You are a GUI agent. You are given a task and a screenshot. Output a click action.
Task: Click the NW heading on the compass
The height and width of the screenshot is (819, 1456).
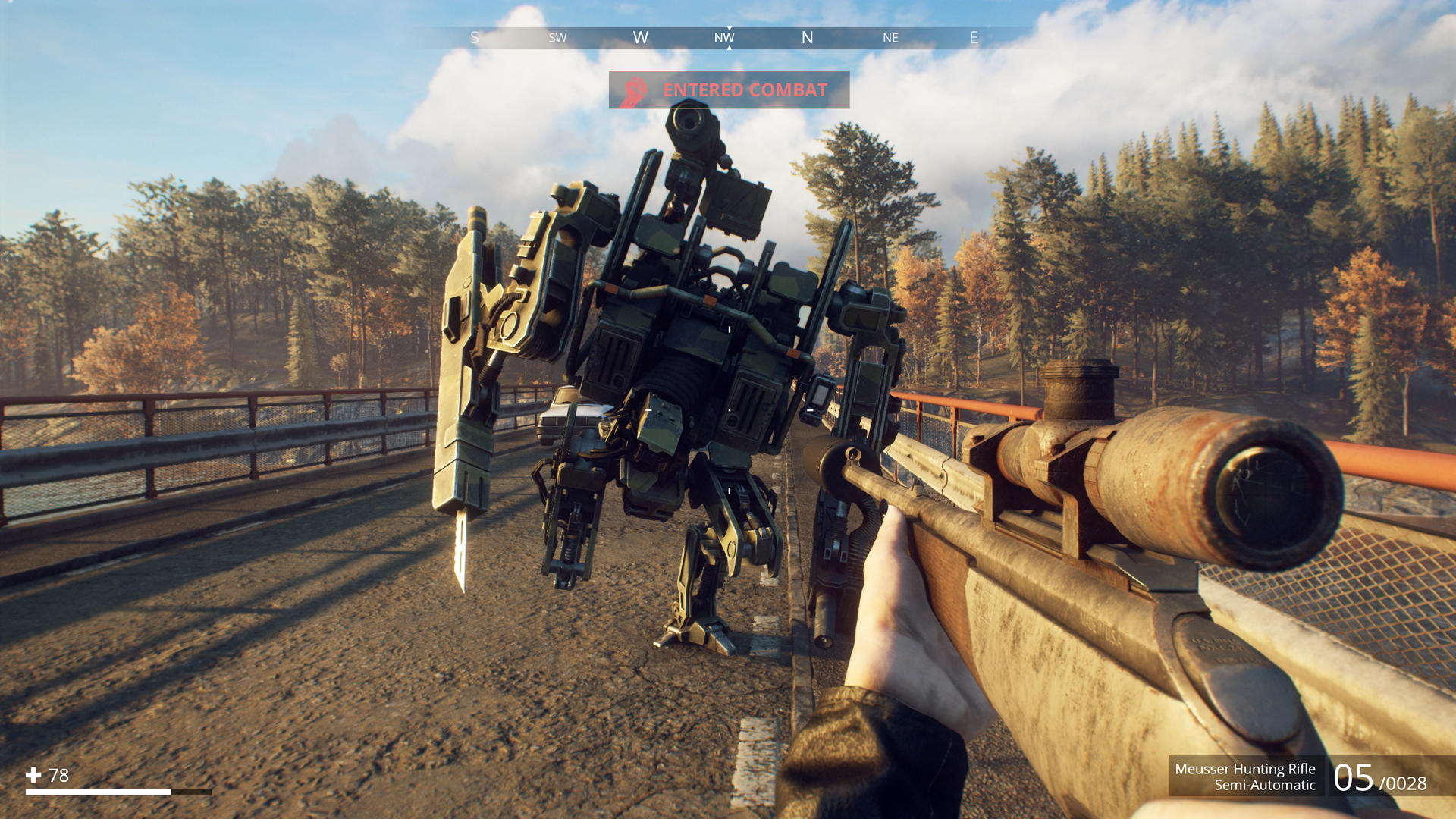(724, 38)
